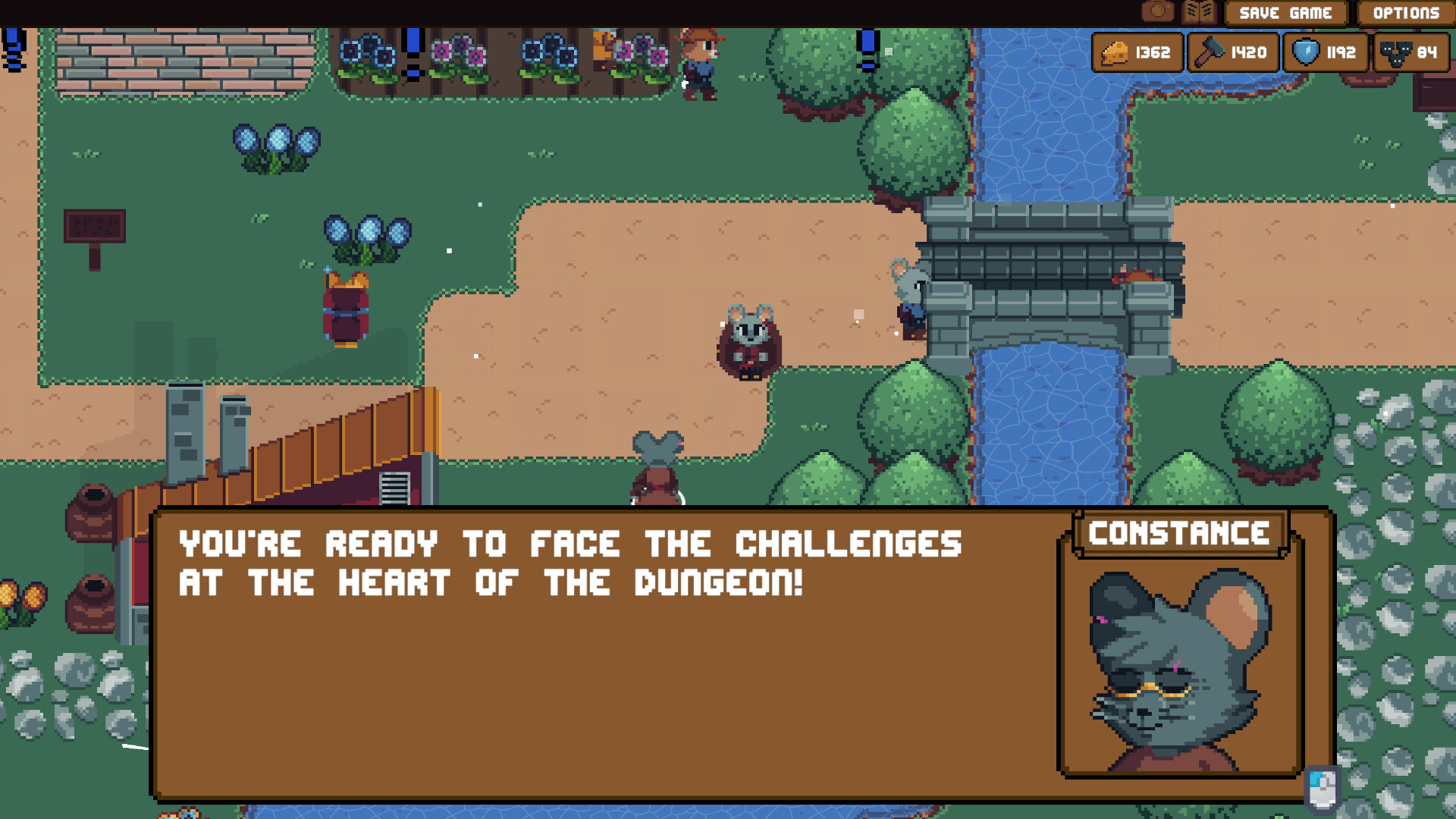Open the camera/screenshot icon in top bar
1456x819 pixels.
(1158, 11)
